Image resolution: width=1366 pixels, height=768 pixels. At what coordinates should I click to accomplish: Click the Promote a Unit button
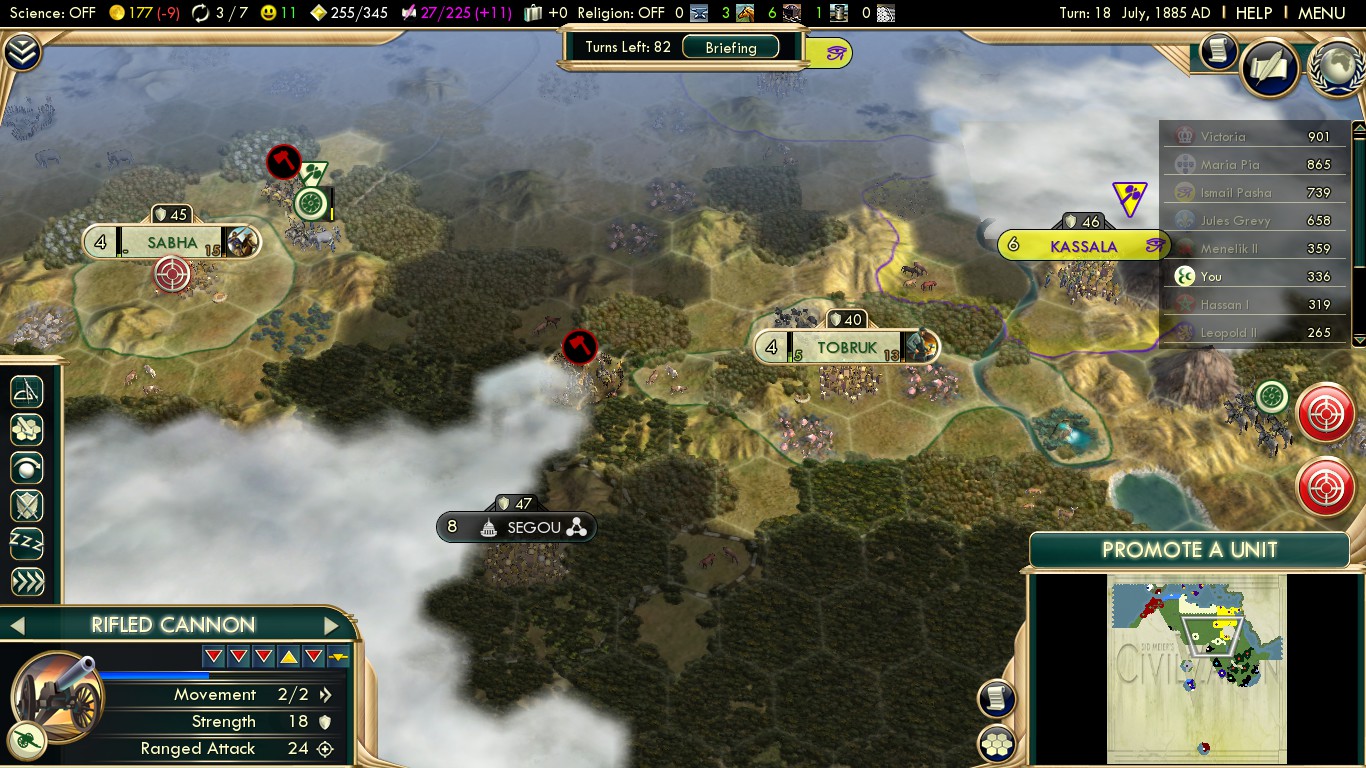click(1189, 549)
